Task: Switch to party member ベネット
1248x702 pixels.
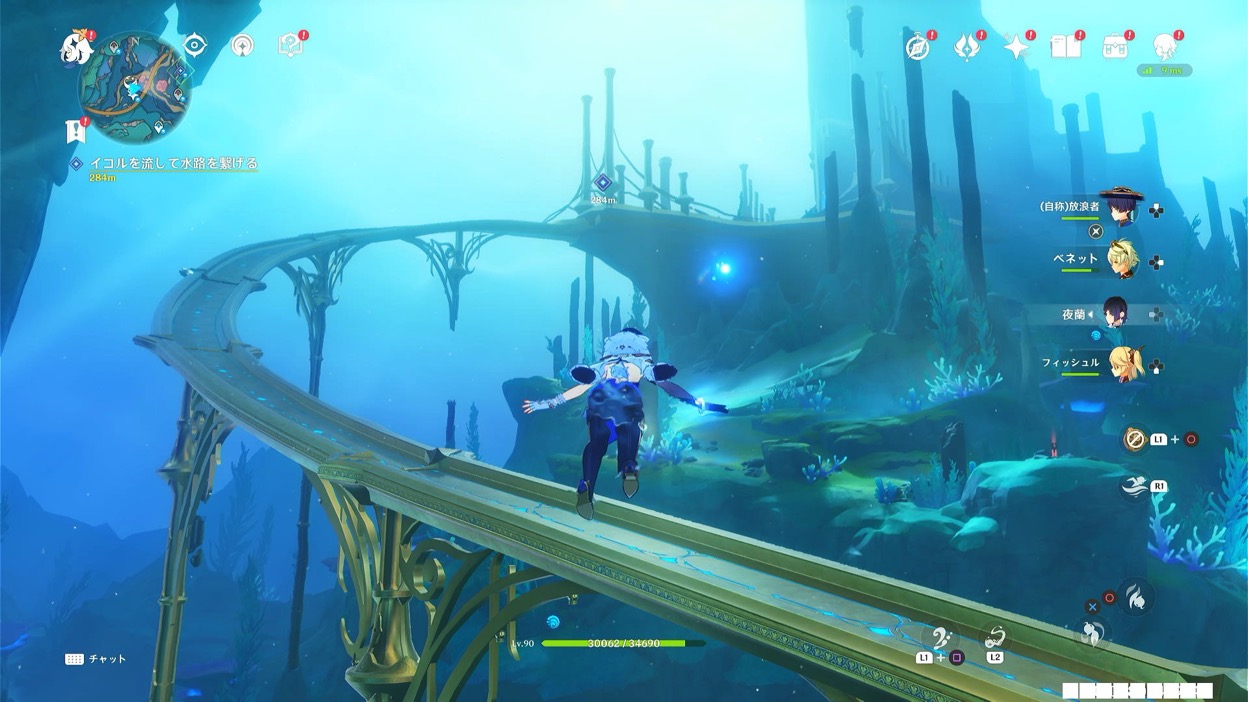Action: [1120, 259]
